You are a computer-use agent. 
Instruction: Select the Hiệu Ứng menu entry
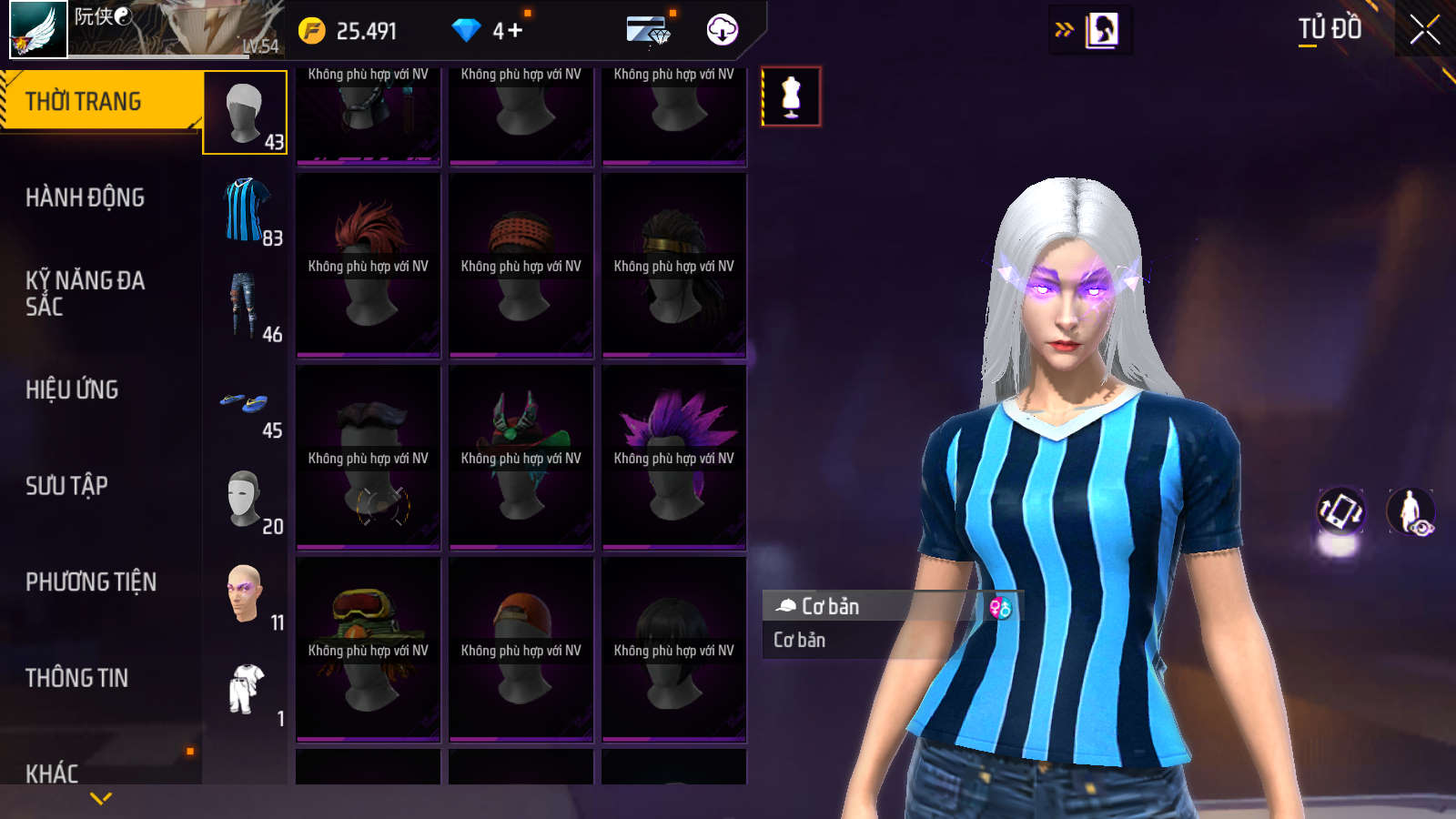pos(73,389)
